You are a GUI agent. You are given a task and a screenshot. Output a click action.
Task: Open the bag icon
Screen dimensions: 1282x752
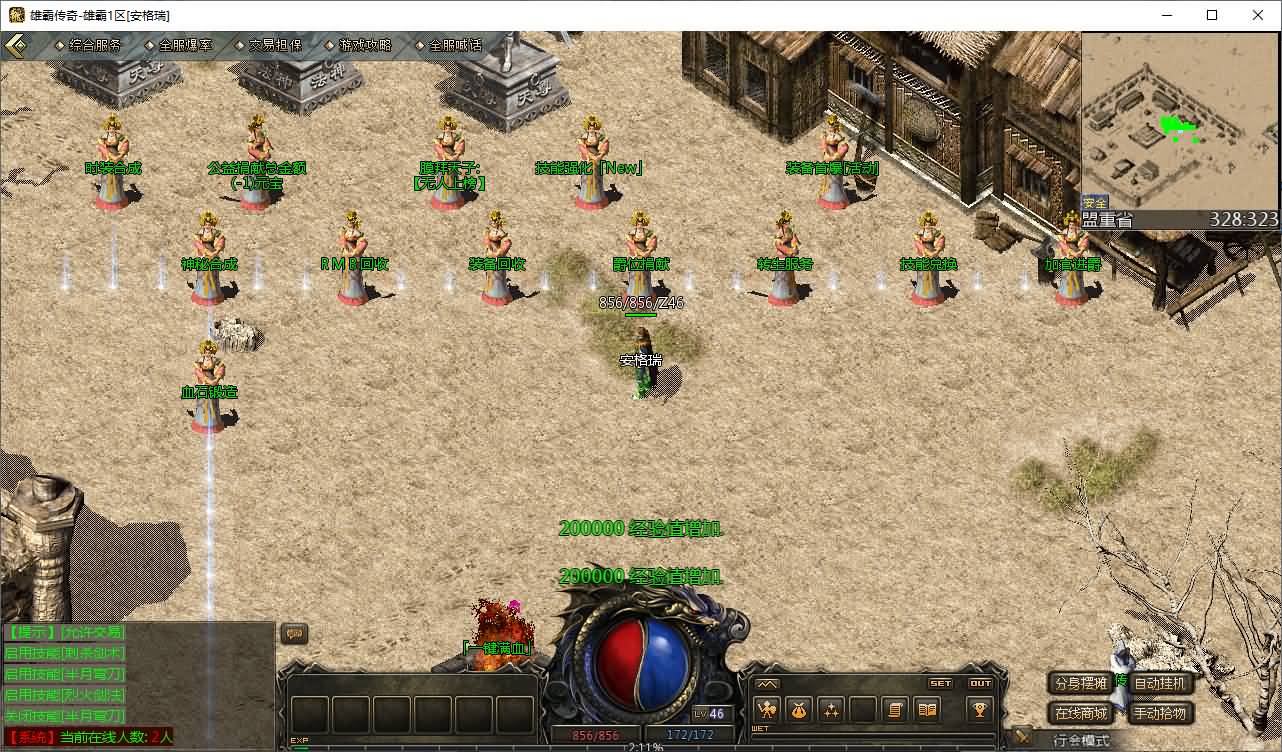(799, 710)
